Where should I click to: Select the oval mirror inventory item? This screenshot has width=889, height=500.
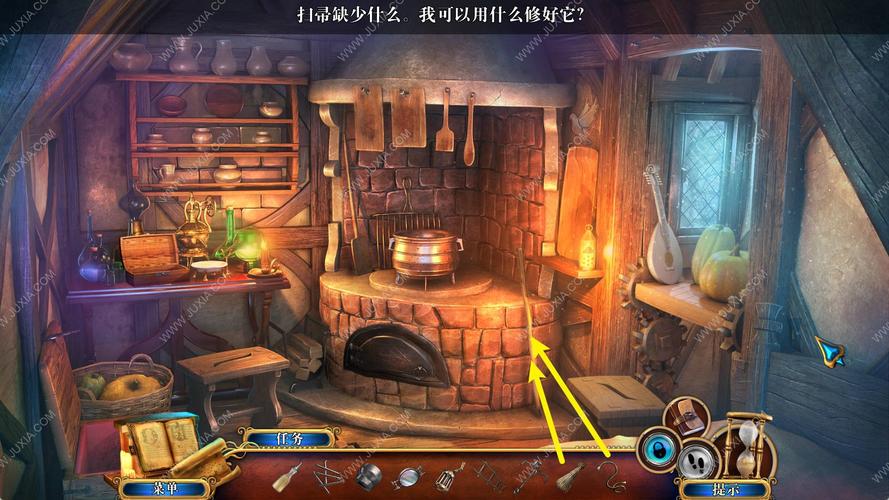point(408,477)
